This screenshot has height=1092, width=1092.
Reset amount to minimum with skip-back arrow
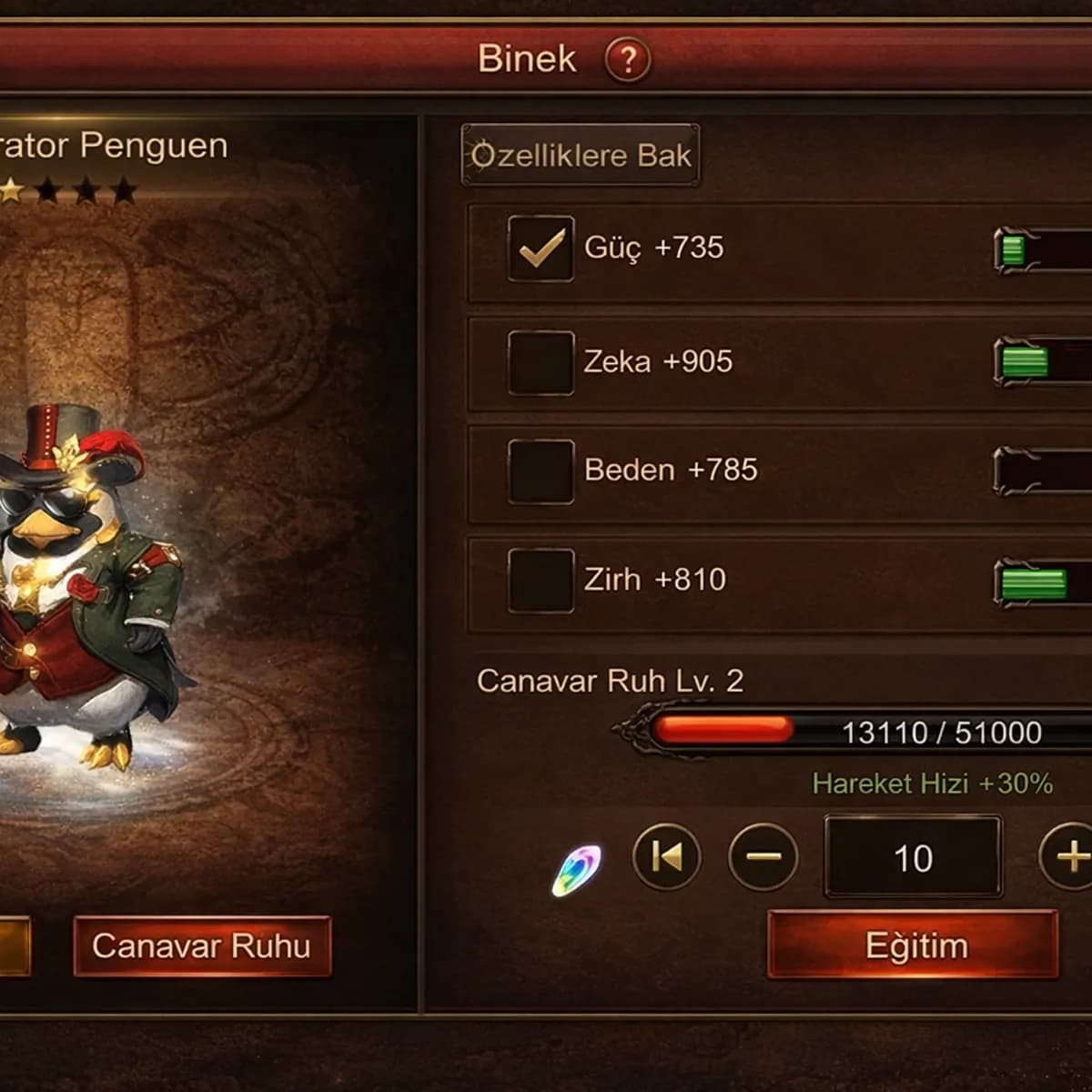(x=666, y=856)
